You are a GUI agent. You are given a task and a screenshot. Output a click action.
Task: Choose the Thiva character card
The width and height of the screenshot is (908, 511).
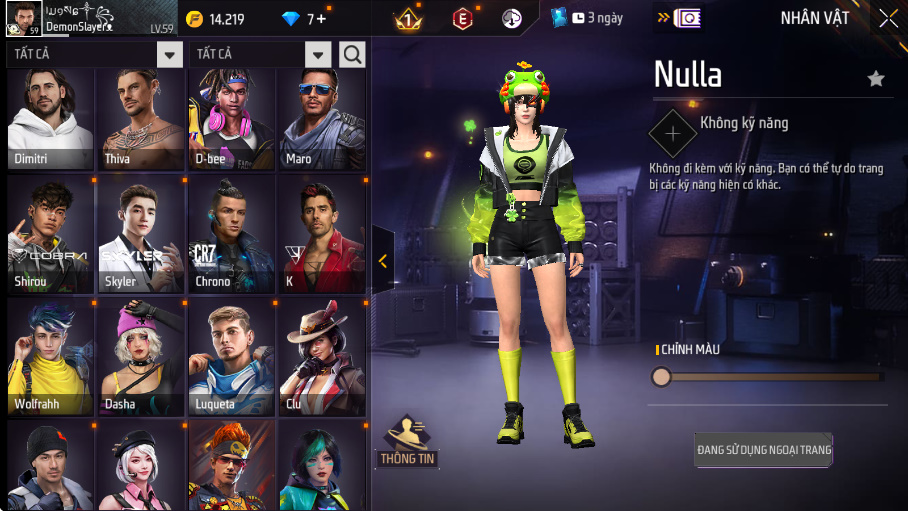[x=141, y=118]
